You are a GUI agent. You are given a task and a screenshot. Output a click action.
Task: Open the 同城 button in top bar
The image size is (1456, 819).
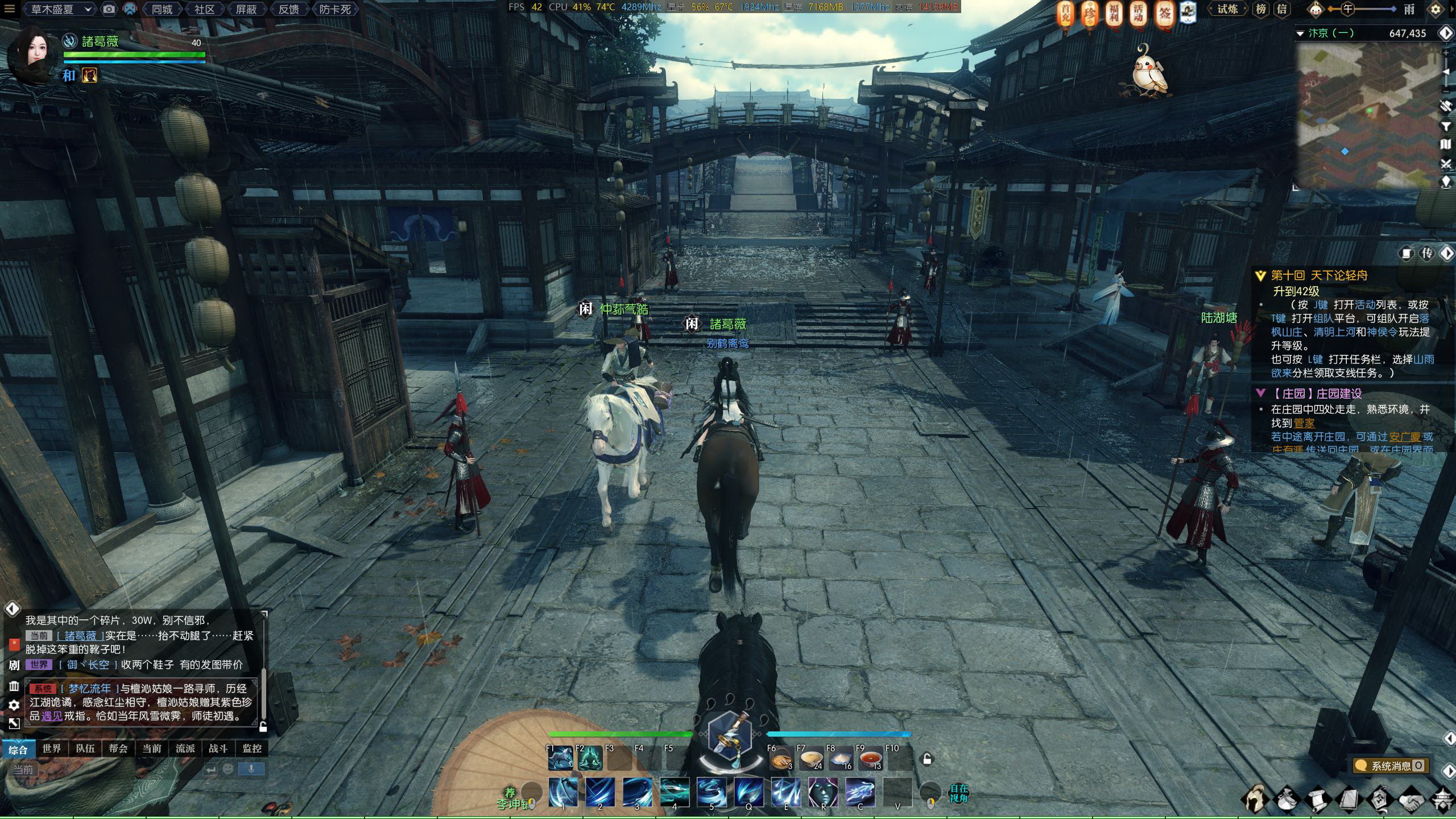(162, 9)
